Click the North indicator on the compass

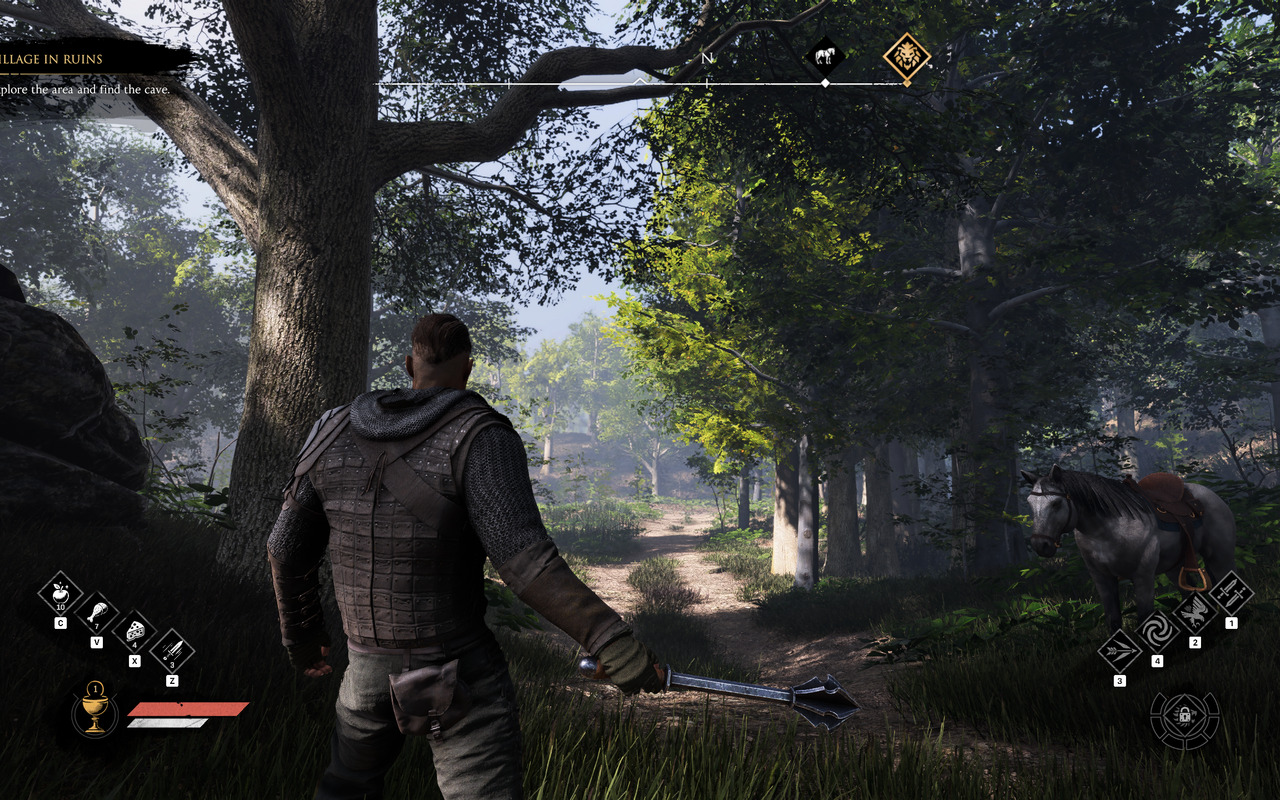click(706, 58)
